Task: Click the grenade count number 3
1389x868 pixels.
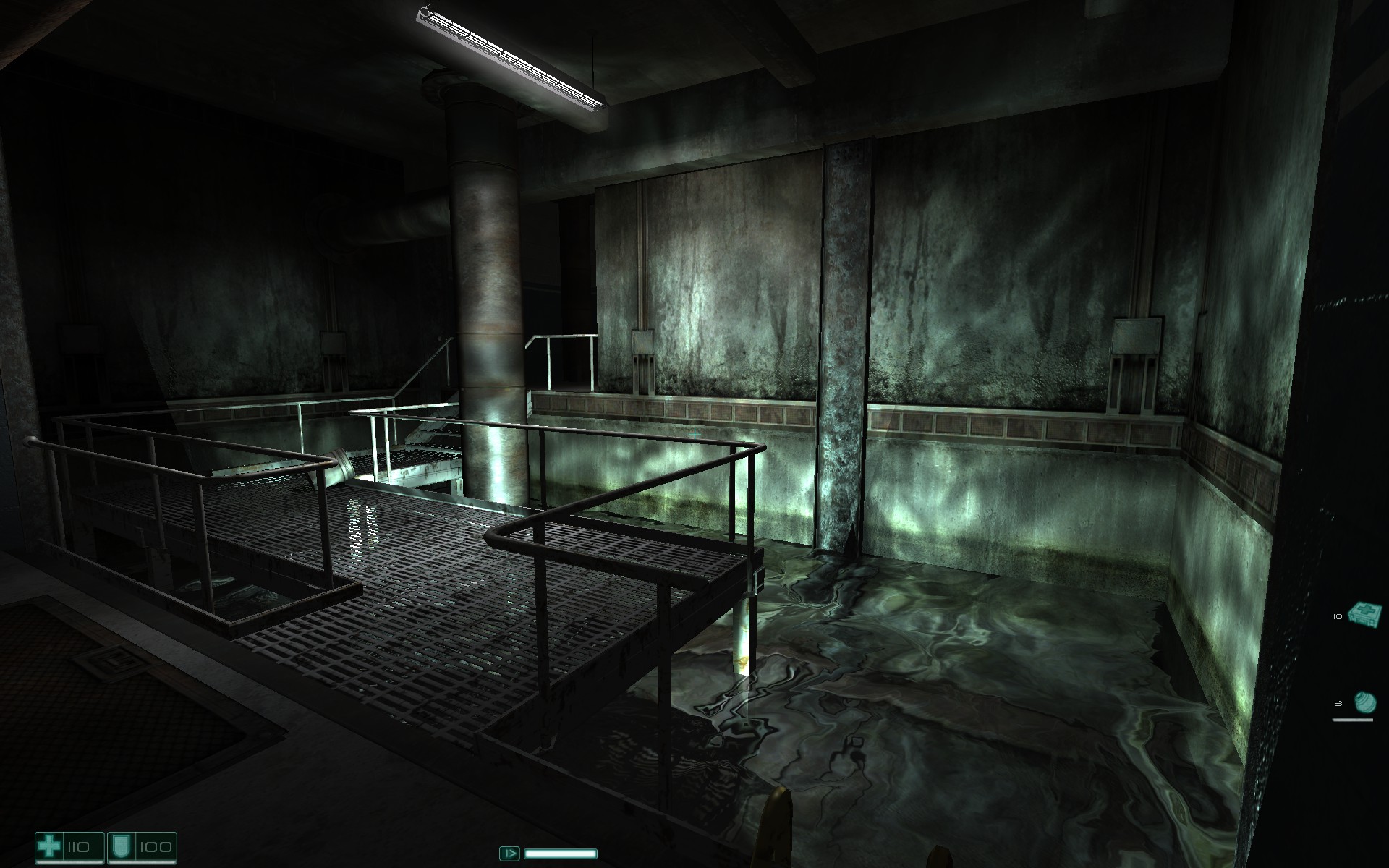Action: click(1340, 702)
